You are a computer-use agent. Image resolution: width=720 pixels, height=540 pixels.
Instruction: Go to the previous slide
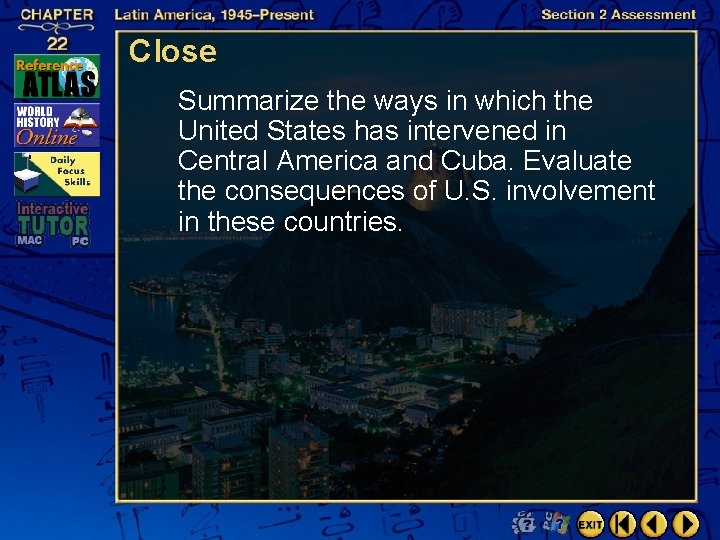click(x=654, y=523)
